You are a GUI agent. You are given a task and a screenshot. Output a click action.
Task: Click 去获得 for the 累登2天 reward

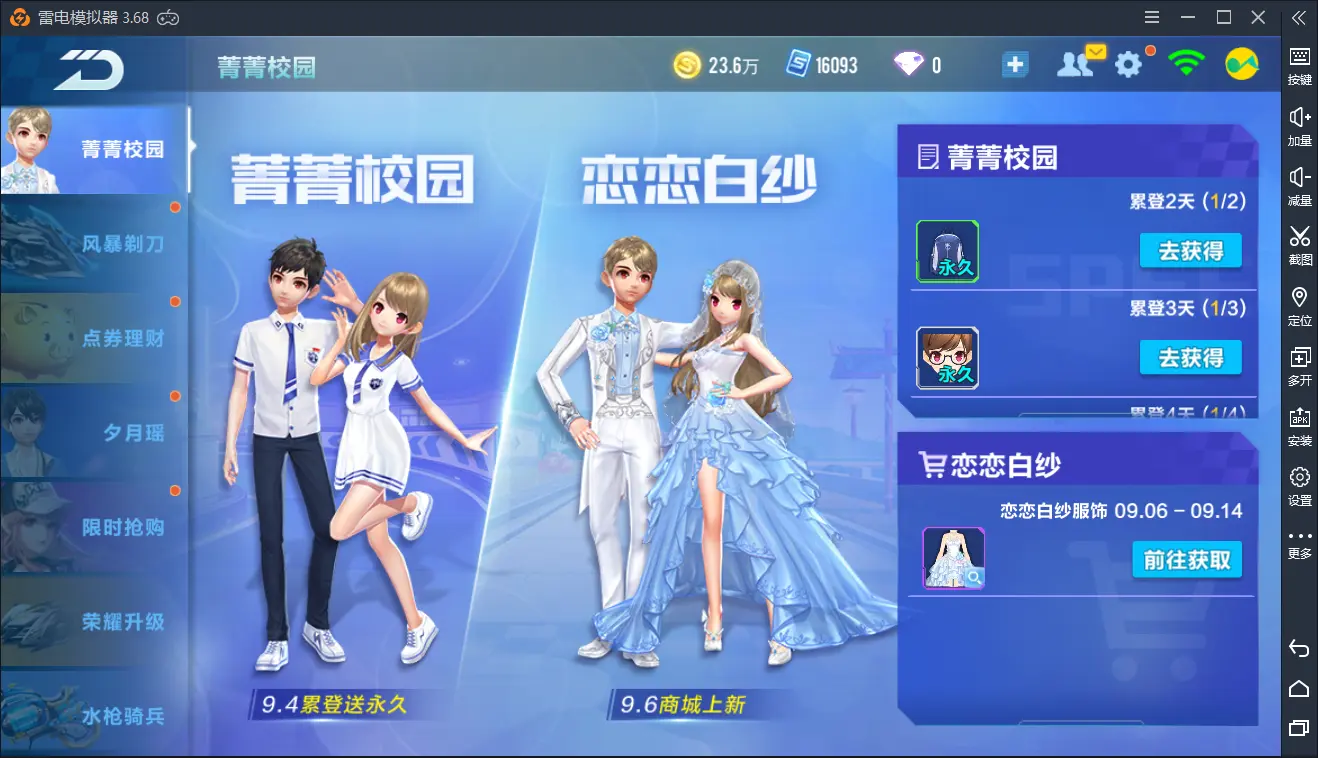point(1190,252)
